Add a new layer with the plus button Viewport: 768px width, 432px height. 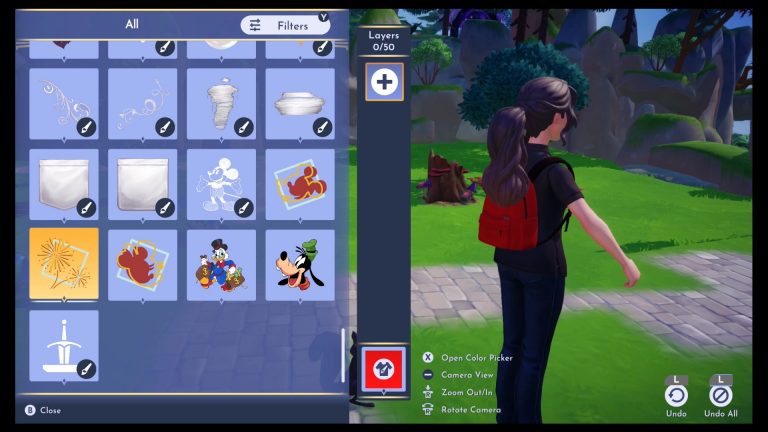[x=384, y=82]
